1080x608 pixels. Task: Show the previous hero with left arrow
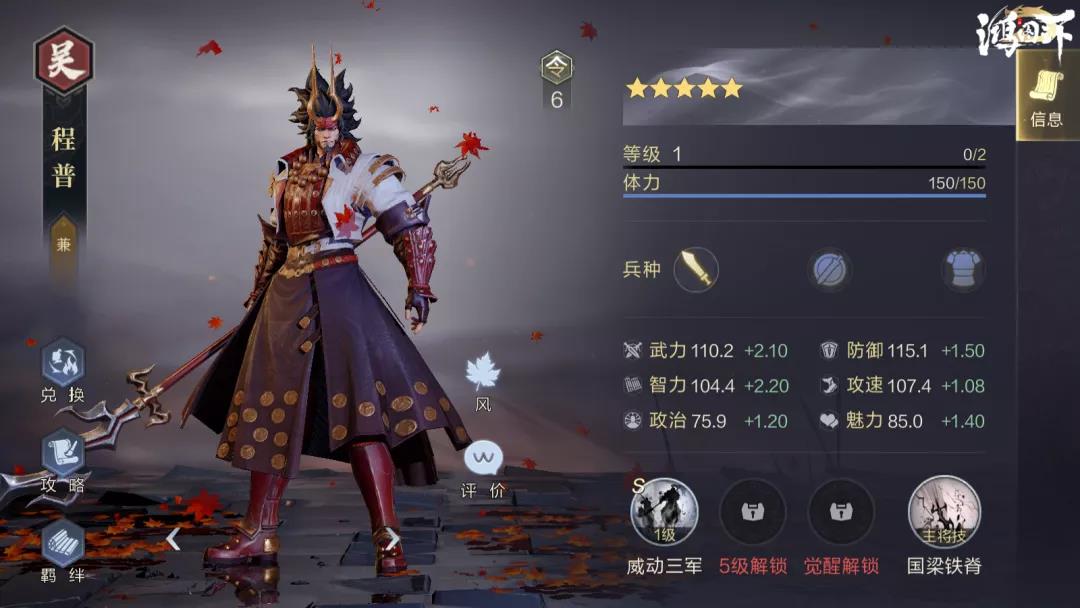pyautogui.click(x=173, y=539)
